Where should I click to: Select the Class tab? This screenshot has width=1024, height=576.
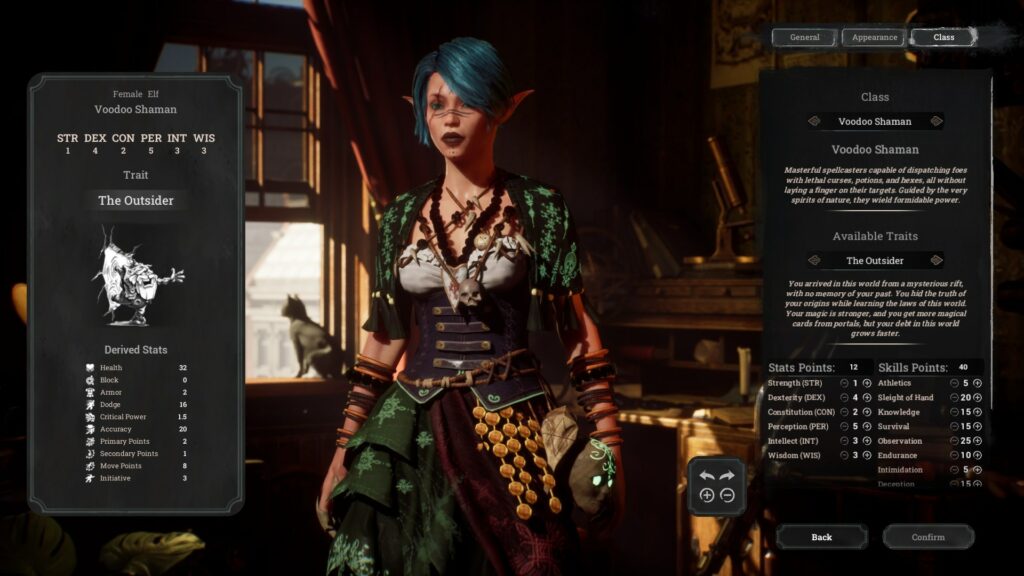coord(943,37)
